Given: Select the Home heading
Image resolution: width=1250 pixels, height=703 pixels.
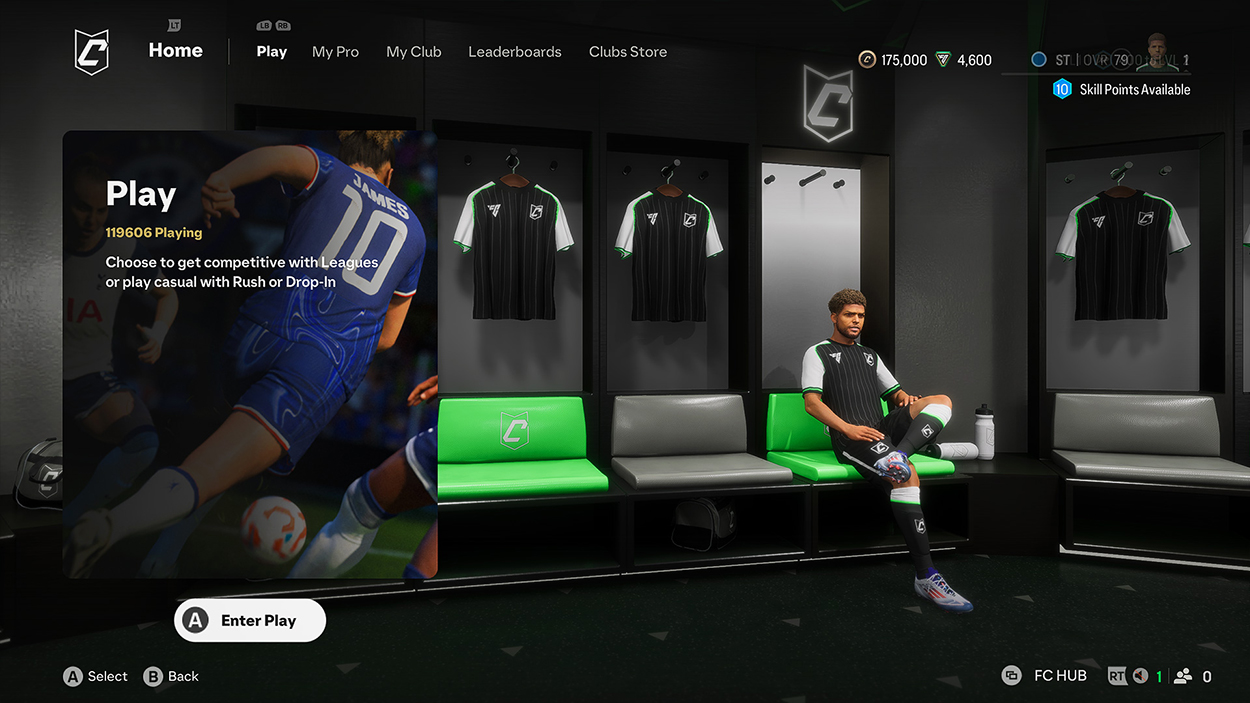Looking at the screenshot, I should tap(175, 51).
